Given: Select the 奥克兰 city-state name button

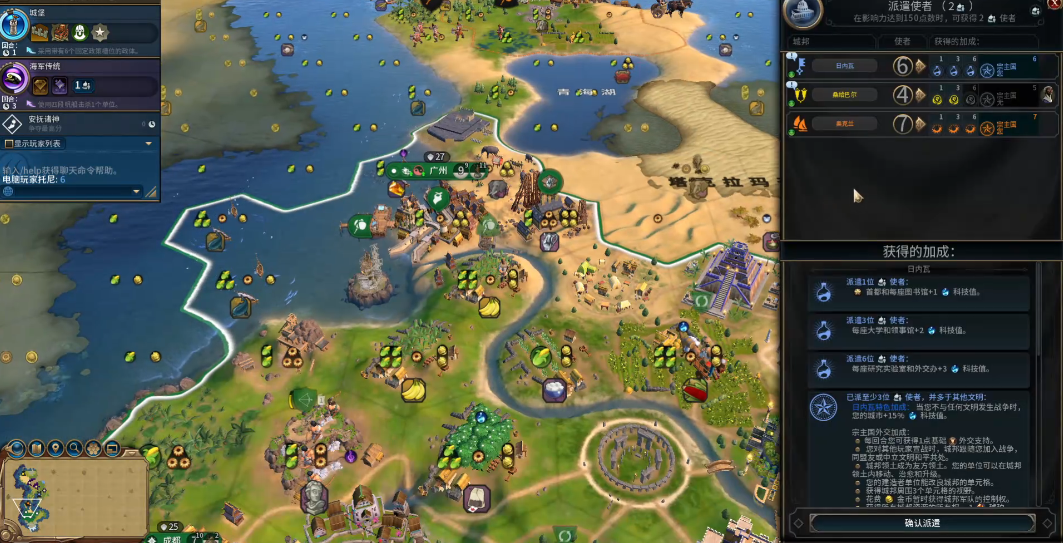Looking at the screenshot, I should pyautogui.click(x=845, y=125).
